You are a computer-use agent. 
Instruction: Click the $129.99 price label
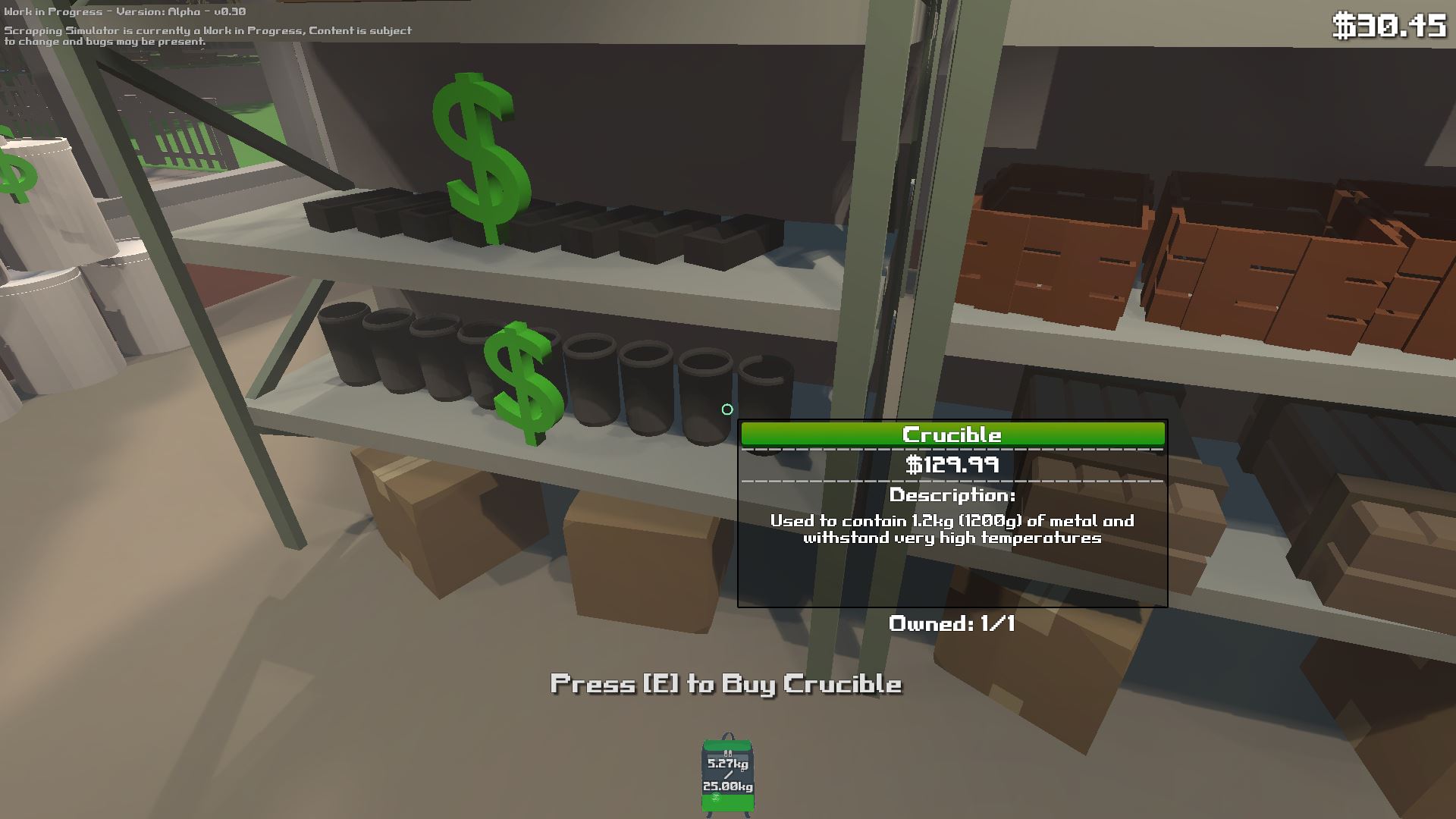click(x=950, y=464)
